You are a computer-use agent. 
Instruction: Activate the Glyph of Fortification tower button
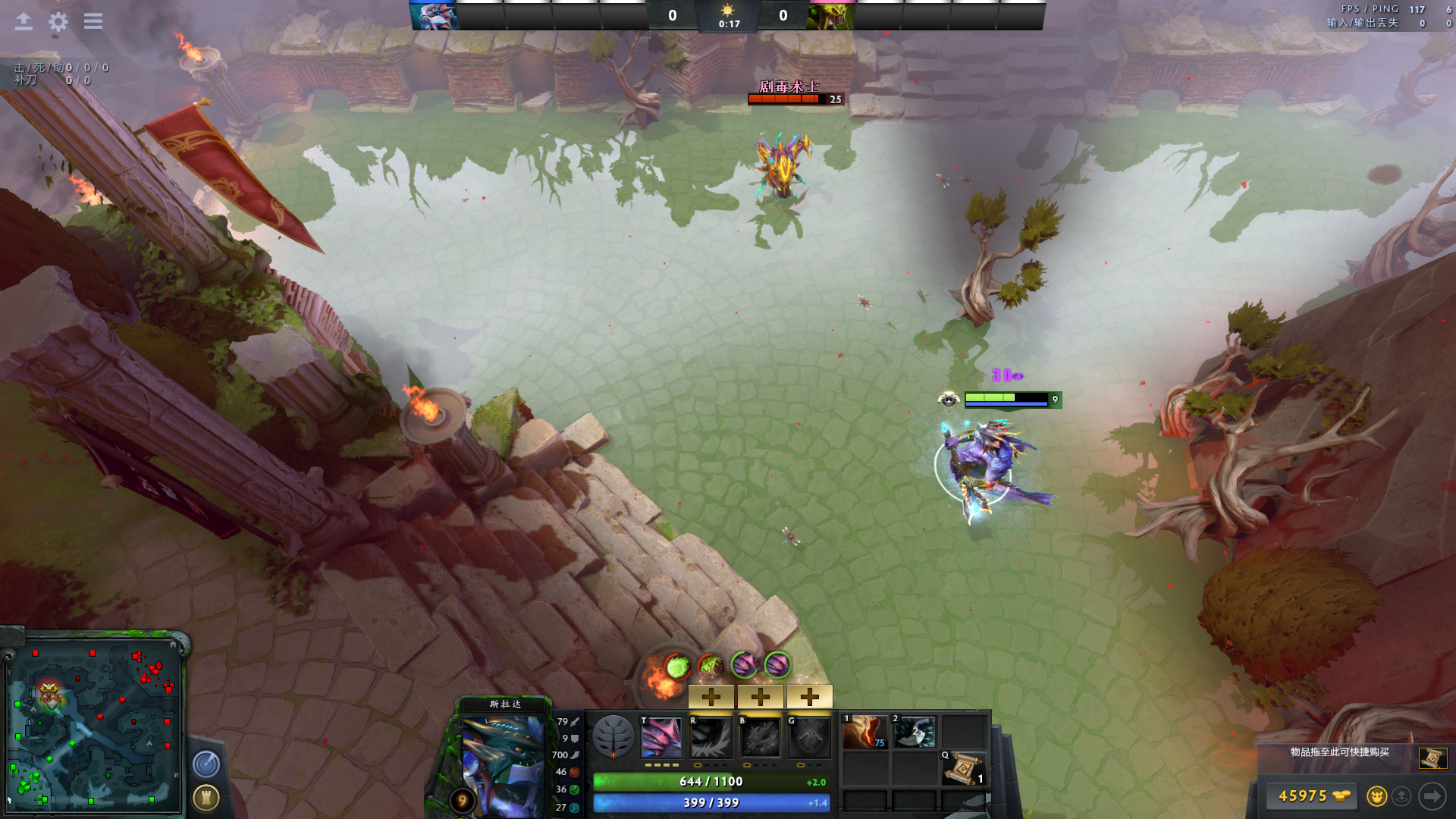206,797
